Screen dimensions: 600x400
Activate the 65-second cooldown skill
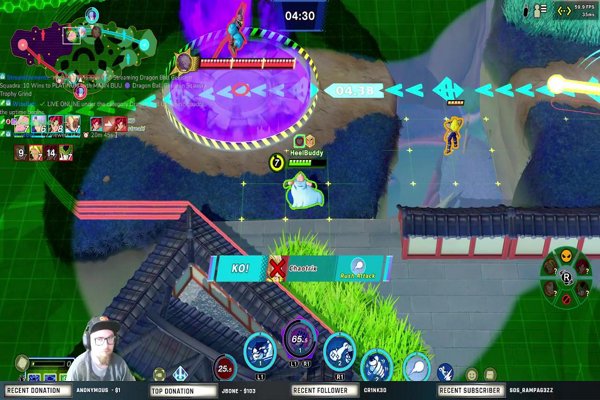point(298,342)
